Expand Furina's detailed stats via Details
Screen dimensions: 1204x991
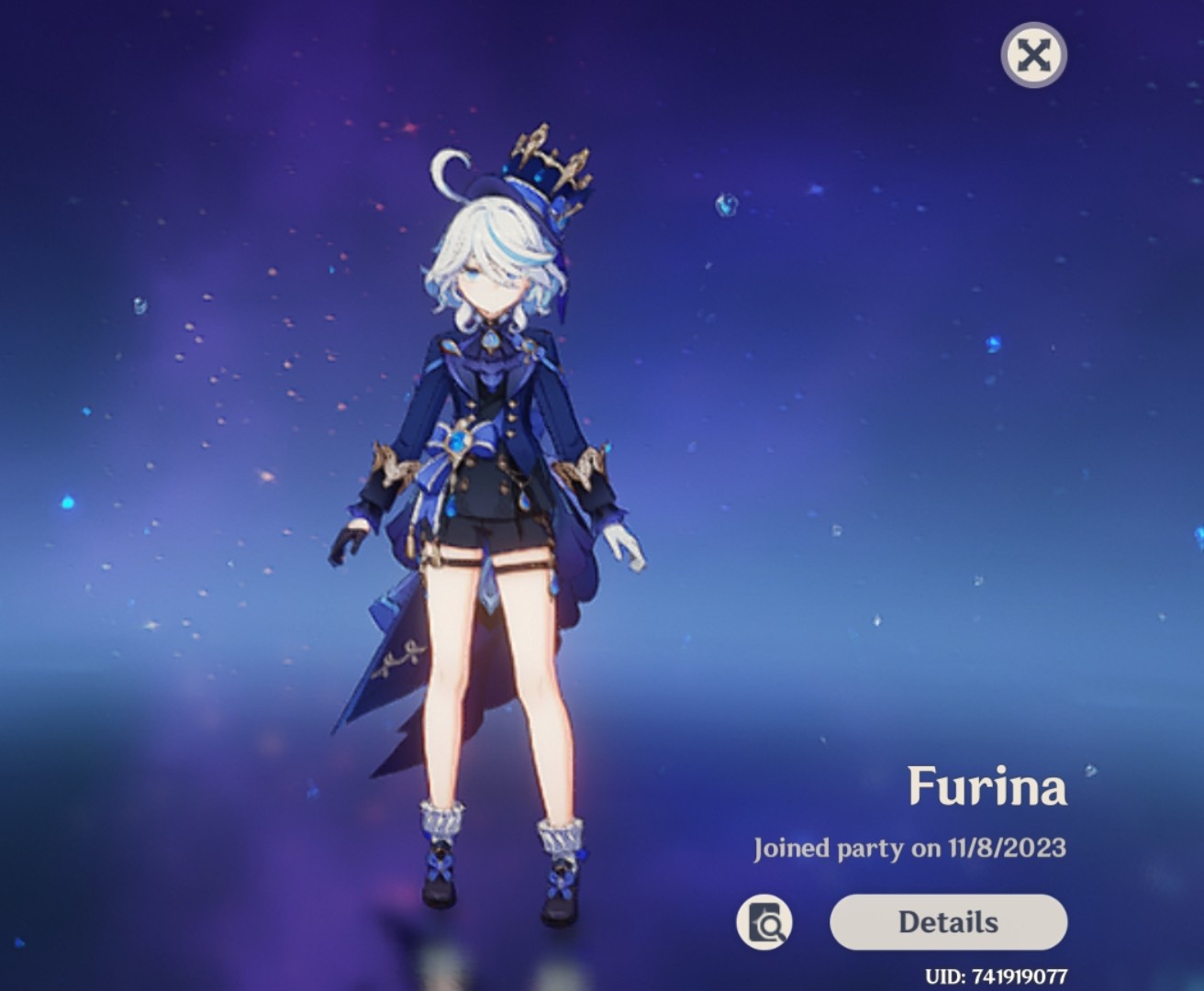coord(948,922)
